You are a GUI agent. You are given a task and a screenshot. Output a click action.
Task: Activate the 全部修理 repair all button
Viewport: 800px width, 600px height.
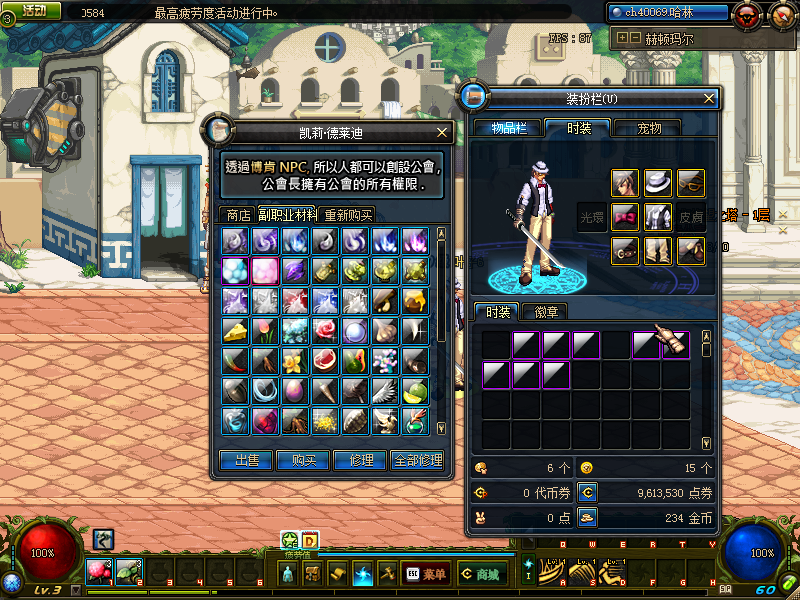click(418, 460)
